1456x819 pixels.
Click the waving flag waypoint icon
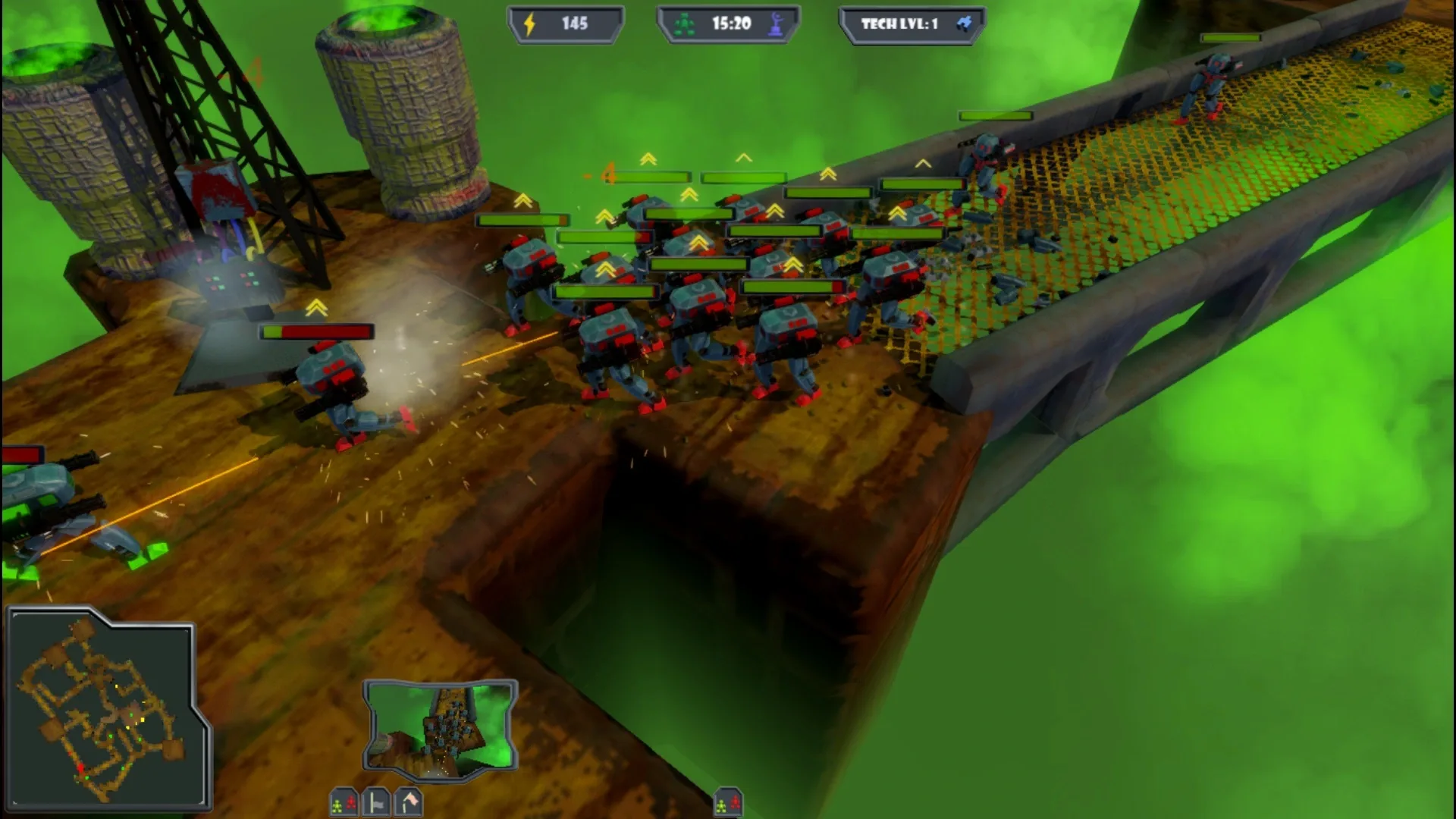408,802
